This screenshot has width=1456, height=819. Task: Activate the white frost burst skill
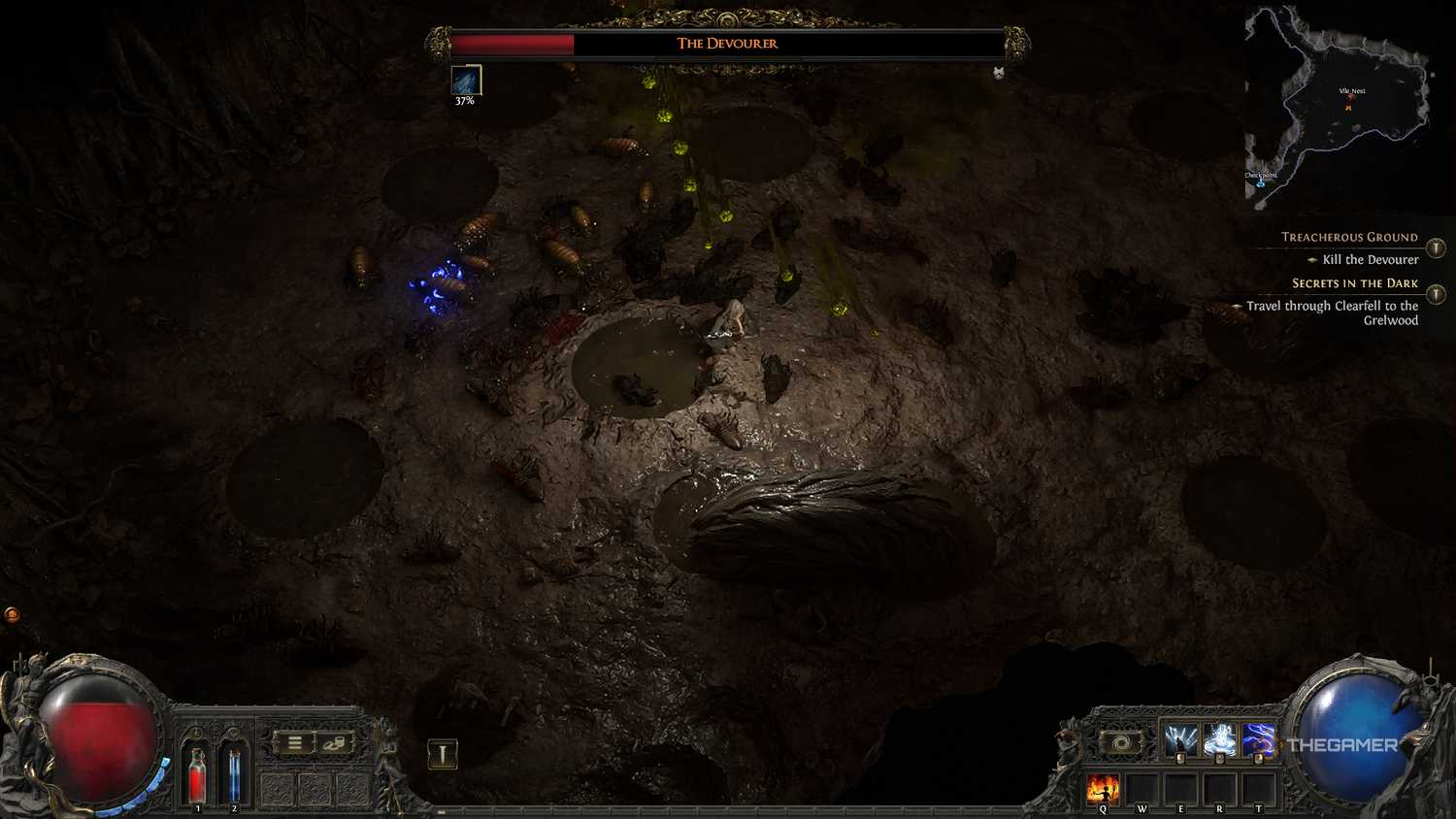(1219, 740)
